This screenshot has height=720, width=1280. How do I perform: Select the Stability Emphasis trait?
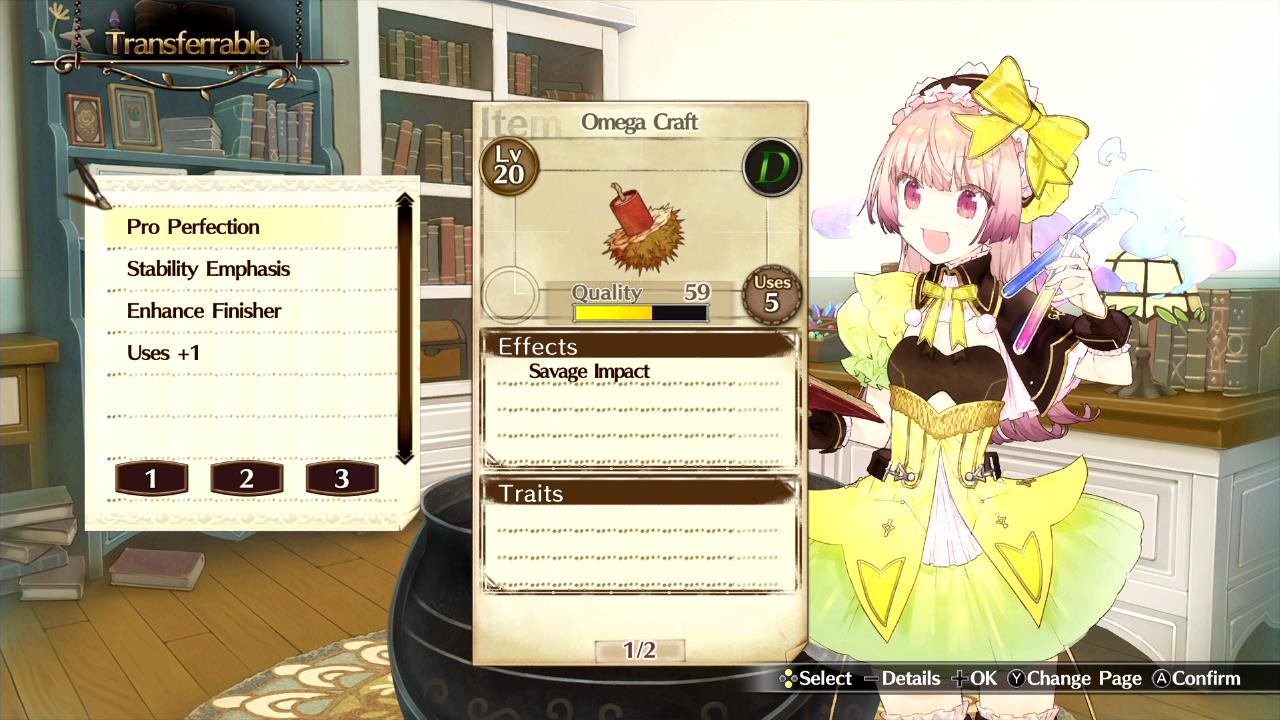coord(208,269)
